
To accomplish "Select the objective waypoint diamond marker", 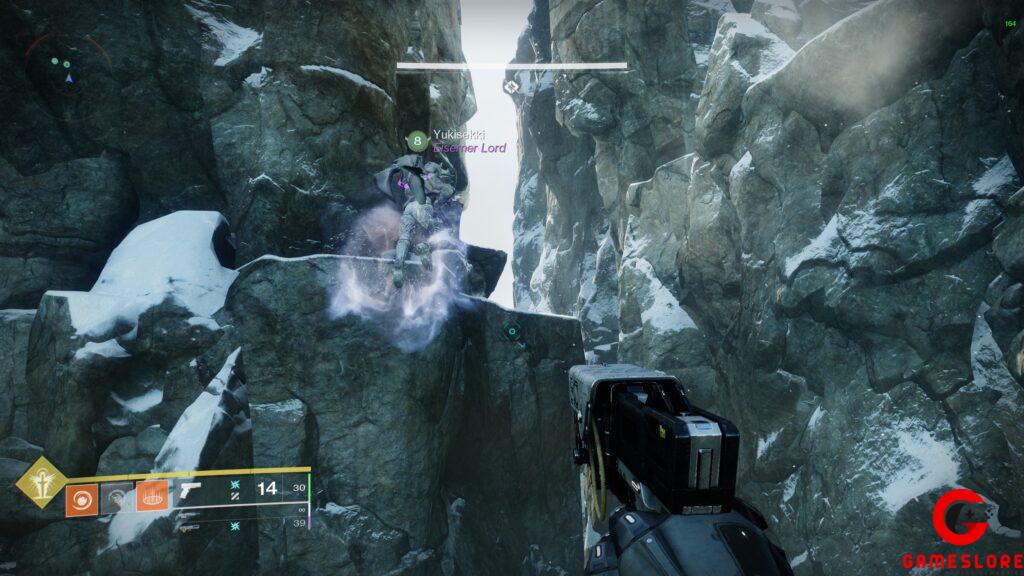I will (x=512, y=87).
